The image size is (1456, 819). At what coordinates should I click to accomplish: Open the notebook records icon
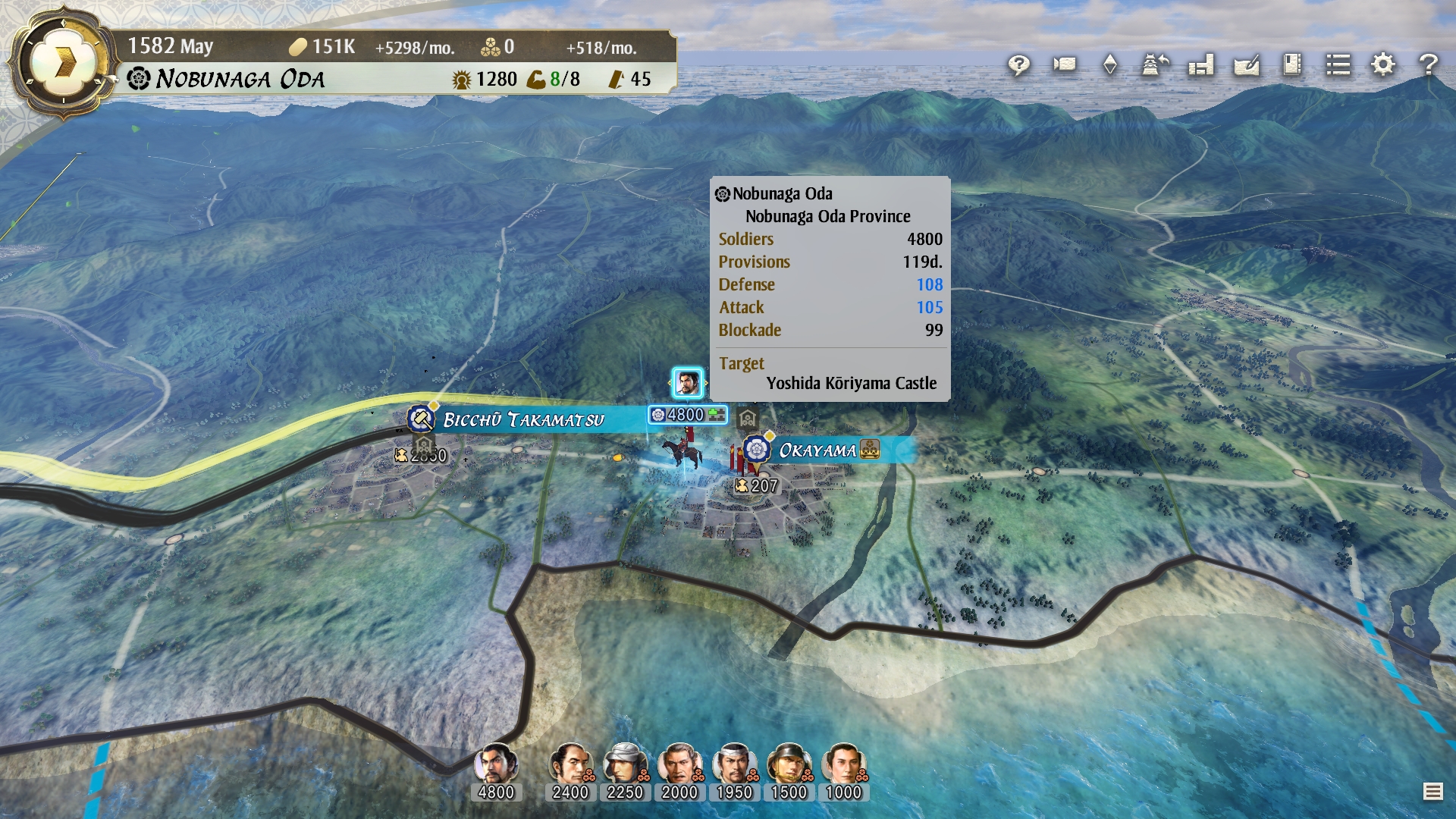(1291, 65)
